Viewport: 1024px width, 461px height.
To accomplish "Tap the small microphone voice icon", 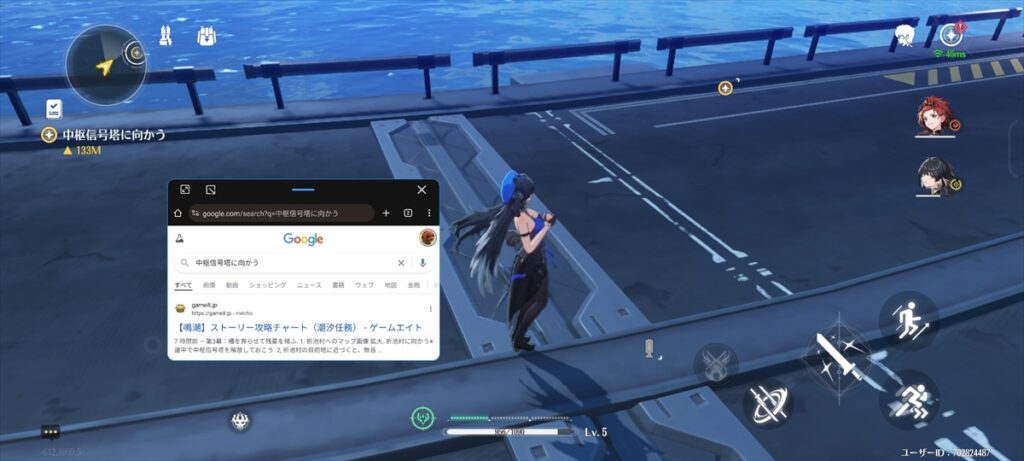I will (x=650, y=349).
